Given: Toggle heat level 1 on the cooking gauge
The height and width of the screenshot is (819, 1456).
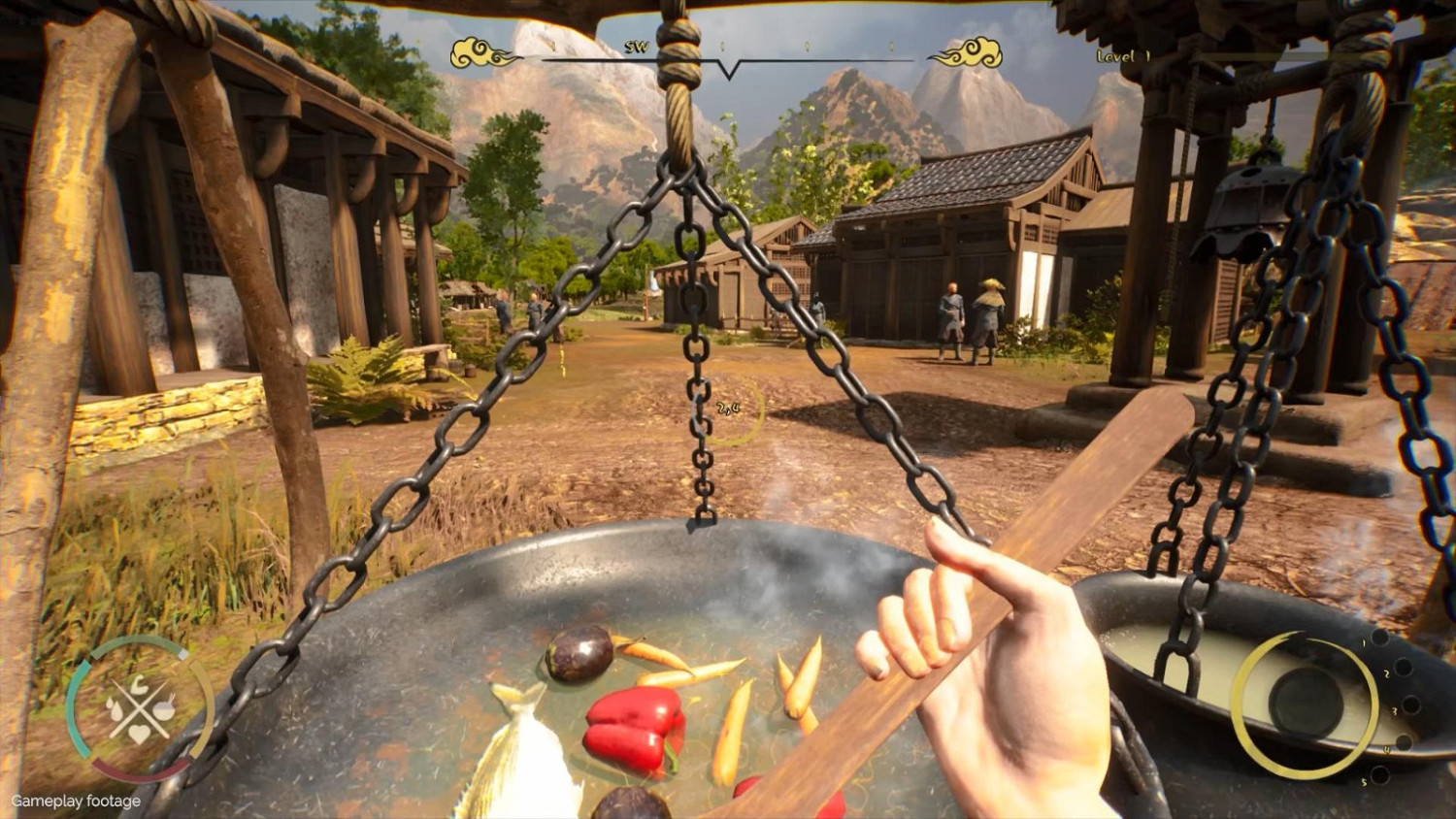Looking at the screenshot, I should click(1379, 639).
